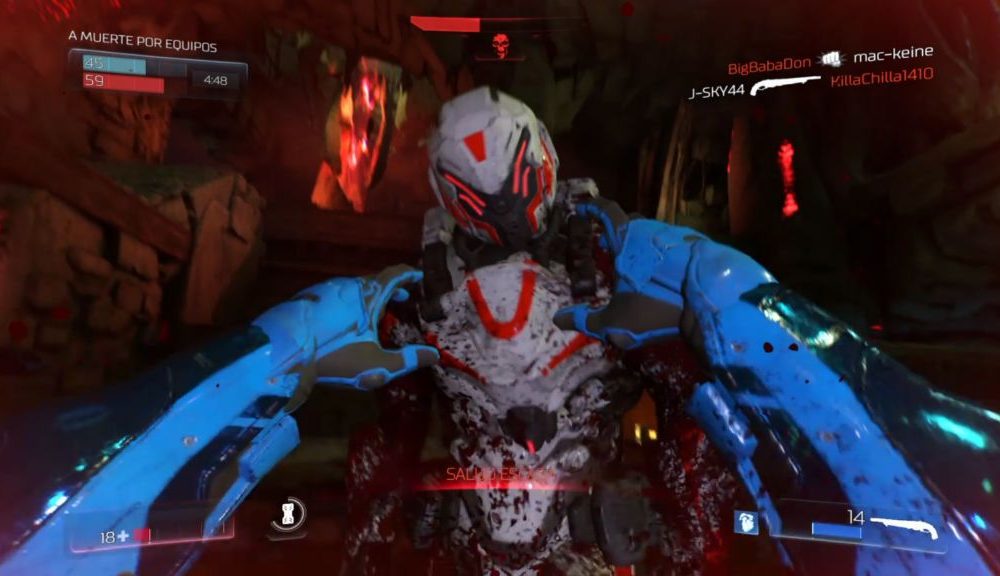This screenshot has width=1000, height=576.
Task: Click the fist melee icon in kill feed
Action: coord(829,60)
